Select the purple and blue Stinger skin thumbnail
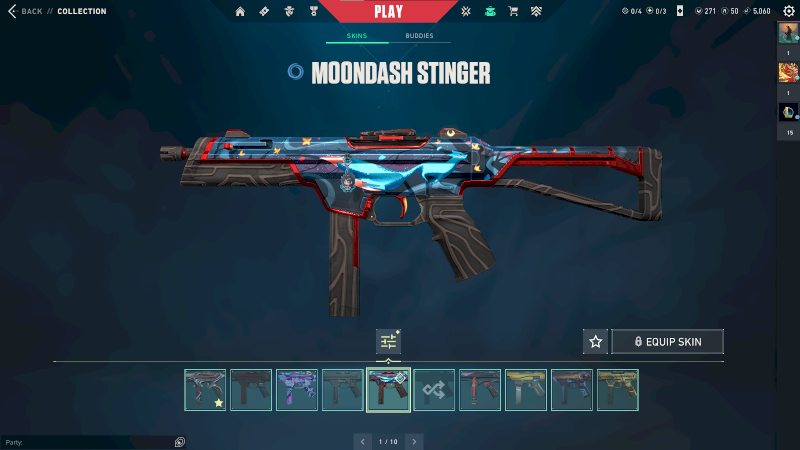The image size is (800, 450). pos(297,390)
